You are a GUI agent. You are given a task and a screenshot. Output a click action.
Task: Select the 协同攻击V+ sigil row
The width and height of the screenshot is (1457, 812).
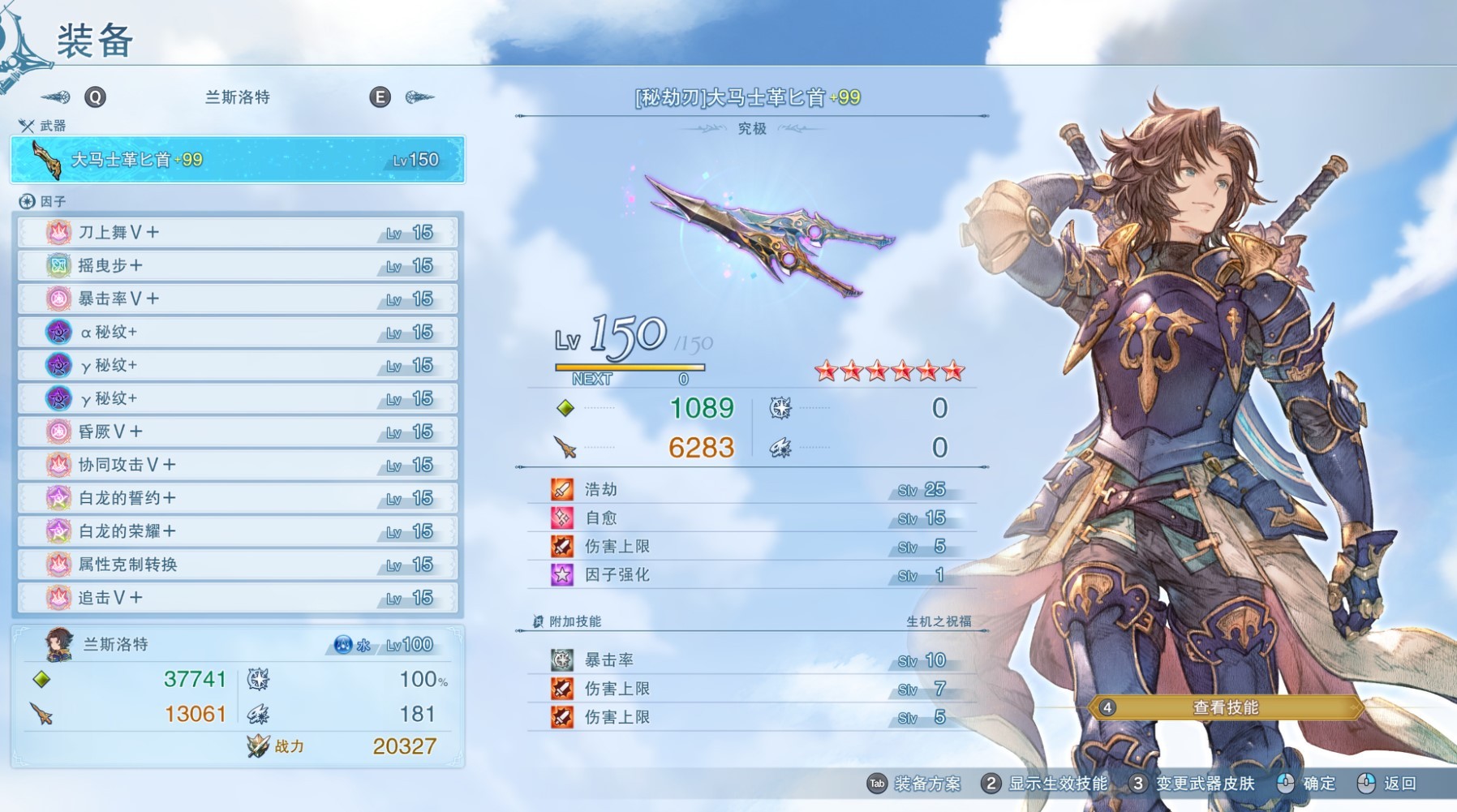237,465
